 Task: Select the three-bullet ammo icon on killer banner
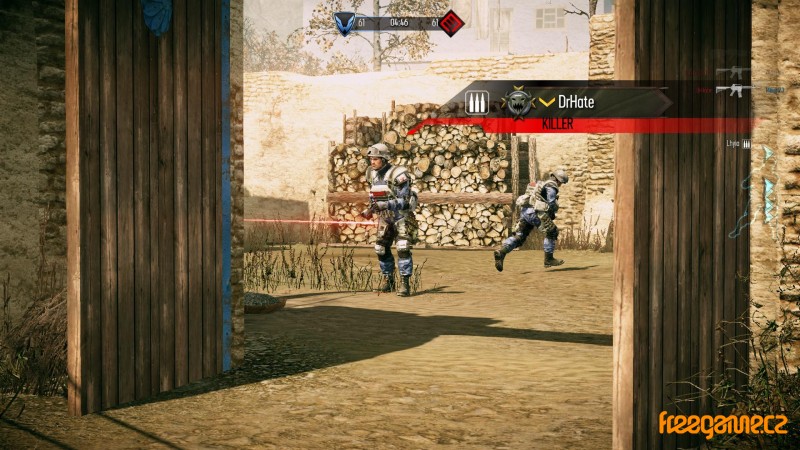pos(477,101)
